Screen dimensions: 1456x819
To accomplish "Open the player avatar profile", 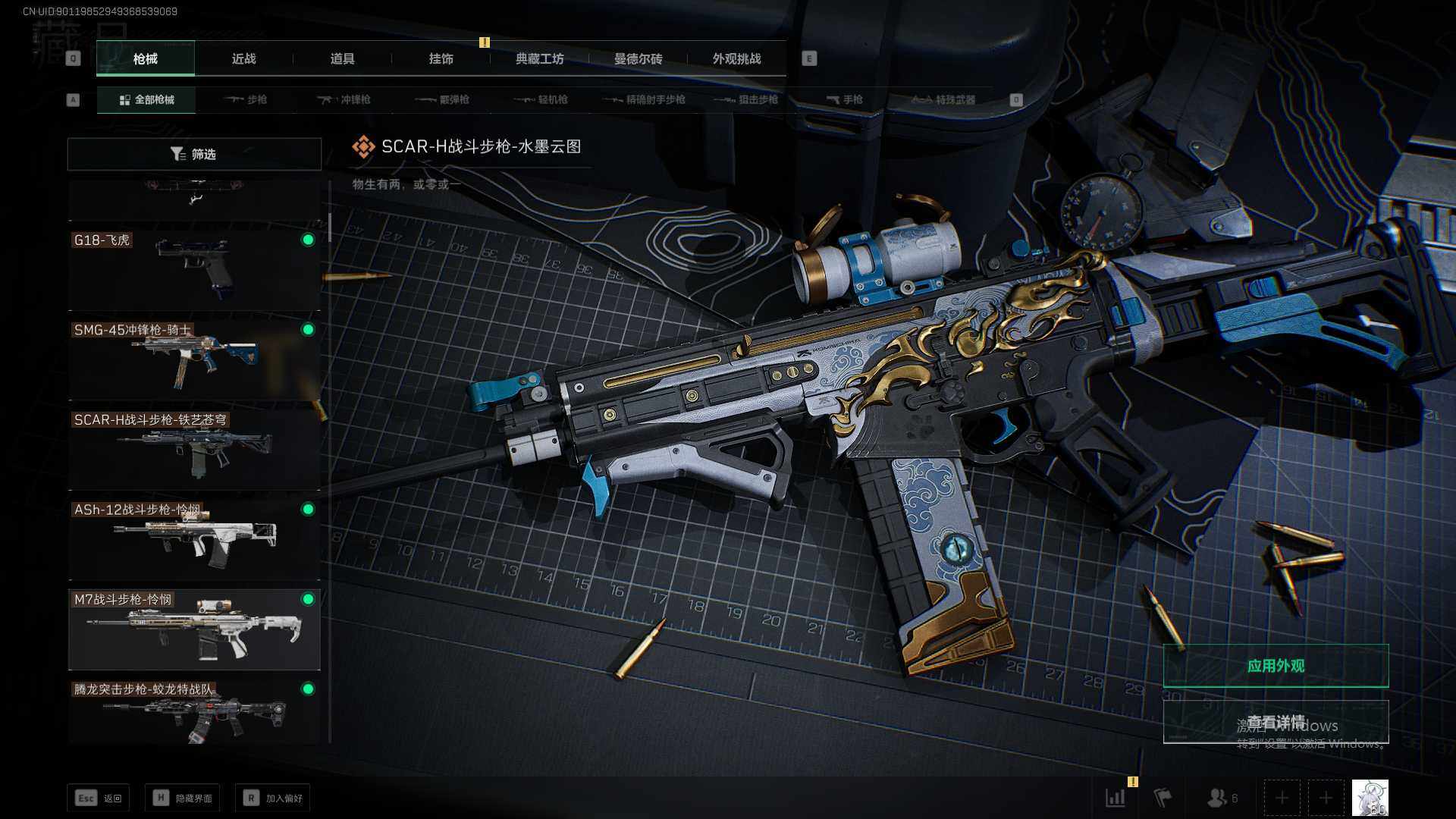I will [1370, 798].
